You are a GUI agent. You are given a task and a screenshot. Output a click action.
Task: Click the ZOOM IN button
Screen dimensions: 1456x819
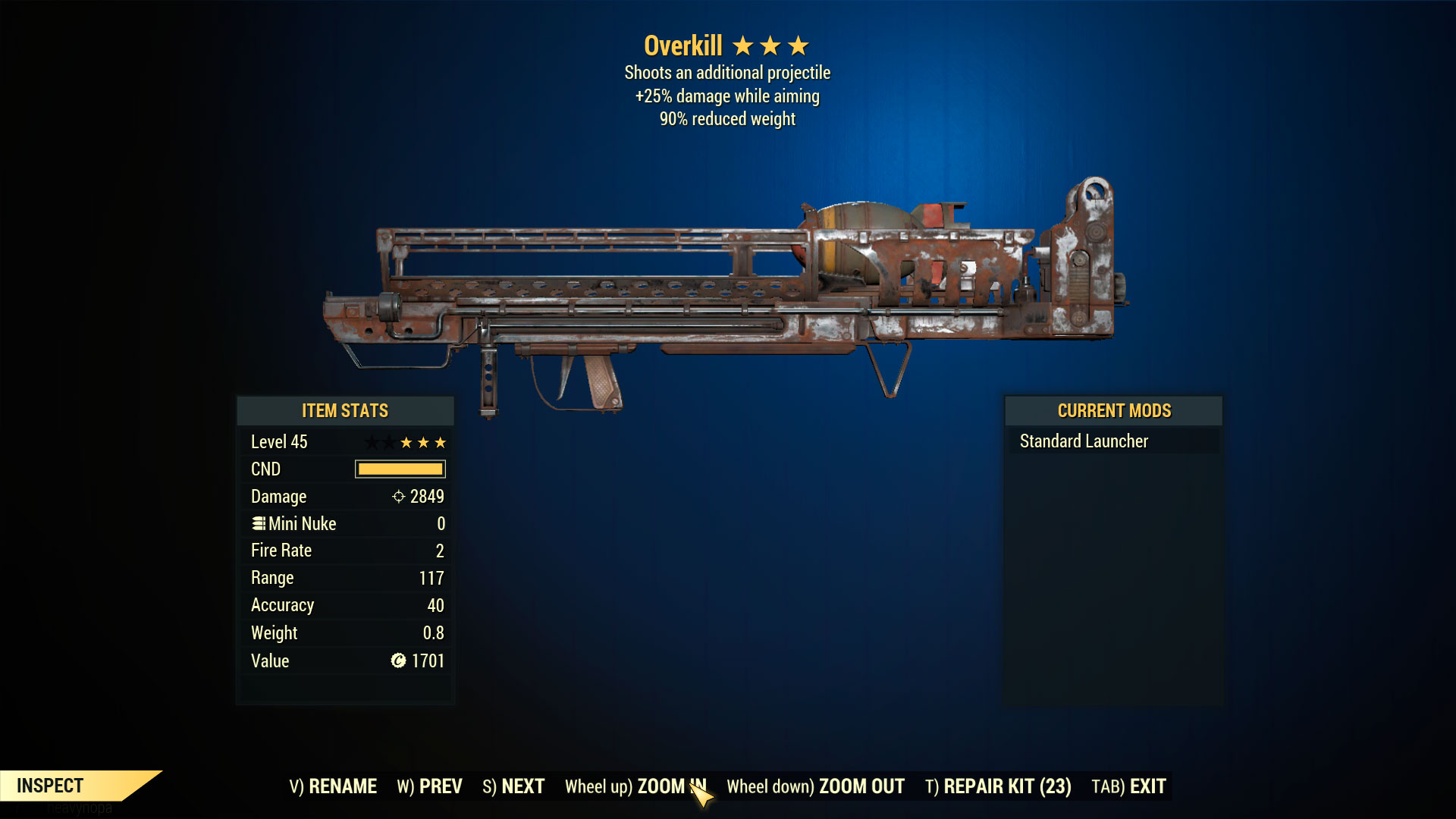coord(635,786)
